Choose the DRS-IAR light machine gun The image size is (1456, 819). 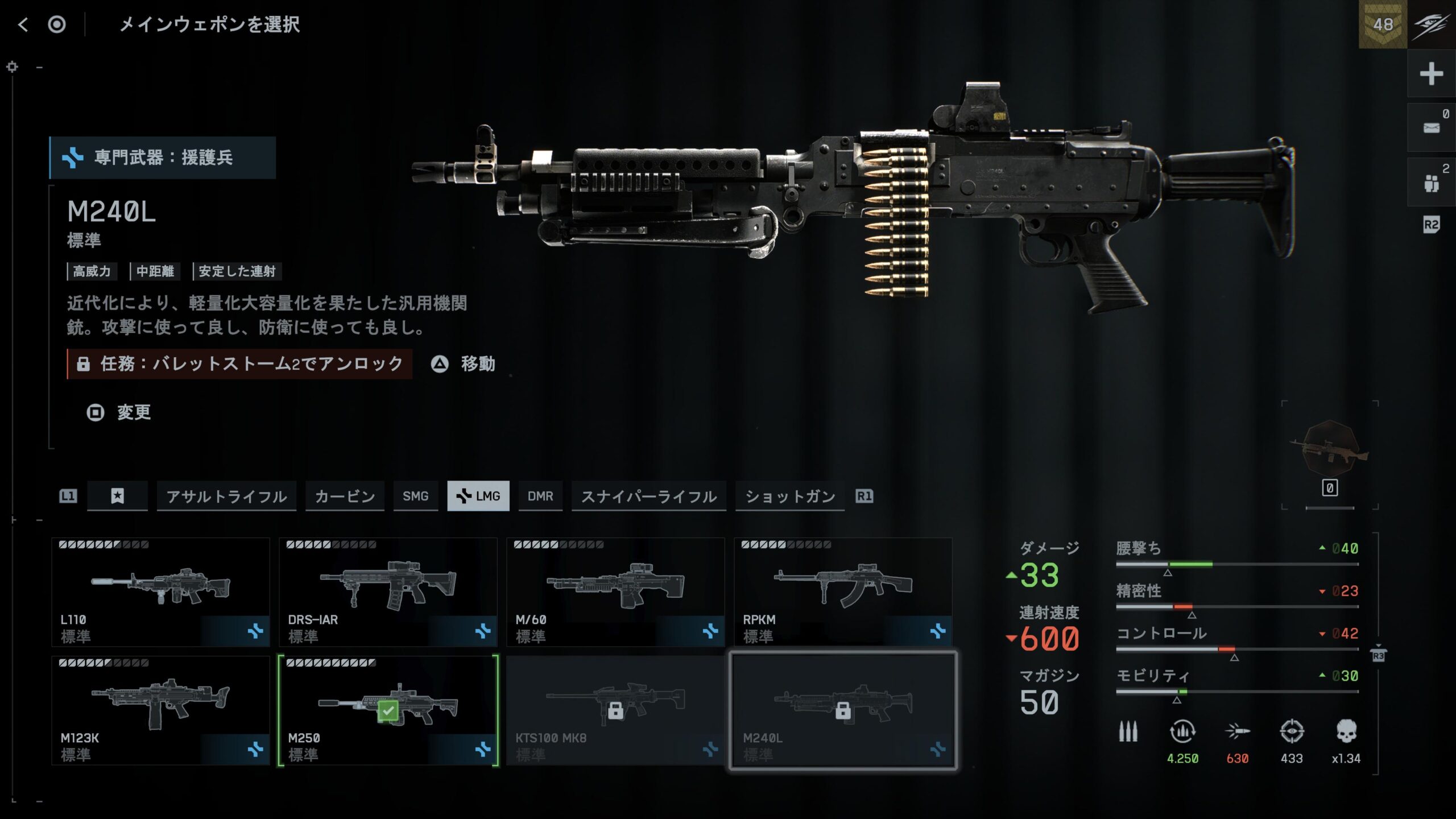coord(388,591)
